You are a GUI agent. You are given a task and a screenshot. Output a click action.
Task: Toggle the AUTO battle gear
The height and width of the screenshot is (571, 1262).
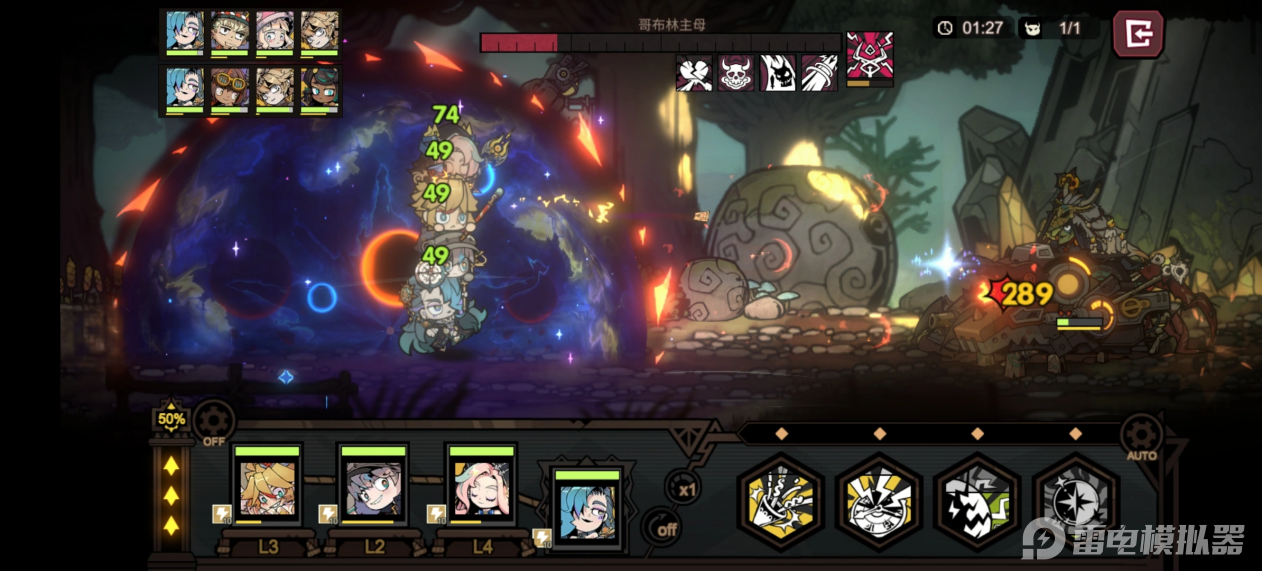[1140, 437]
